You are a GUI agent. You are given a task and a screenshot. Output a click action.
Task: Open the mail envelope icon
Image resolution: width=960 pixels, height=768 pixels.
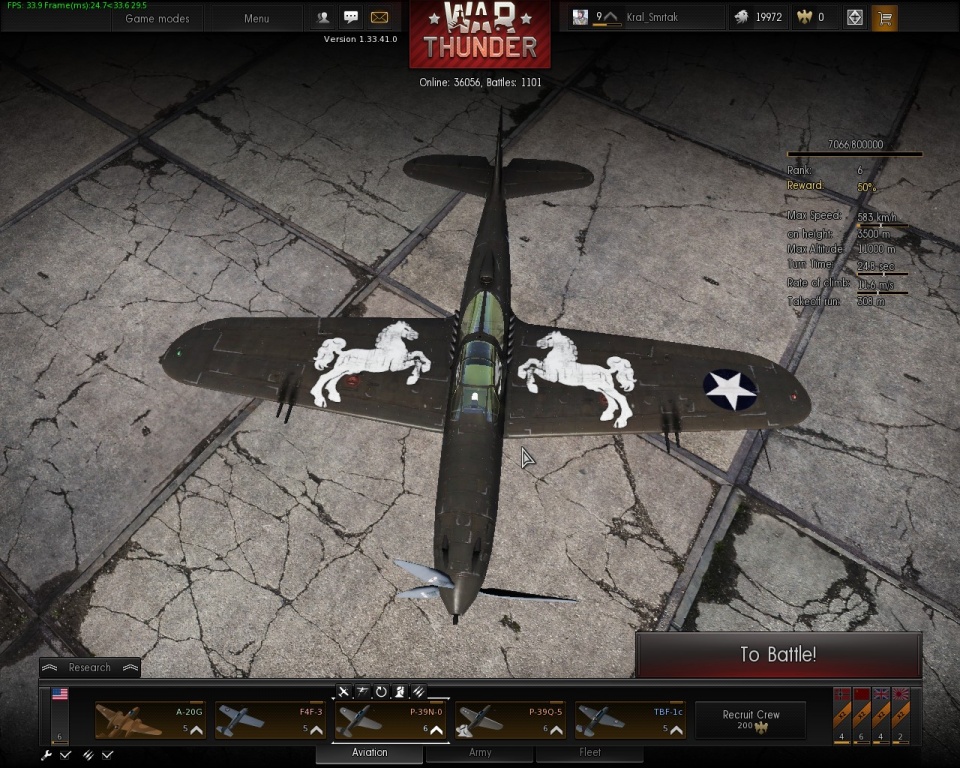tap(379, 17)
